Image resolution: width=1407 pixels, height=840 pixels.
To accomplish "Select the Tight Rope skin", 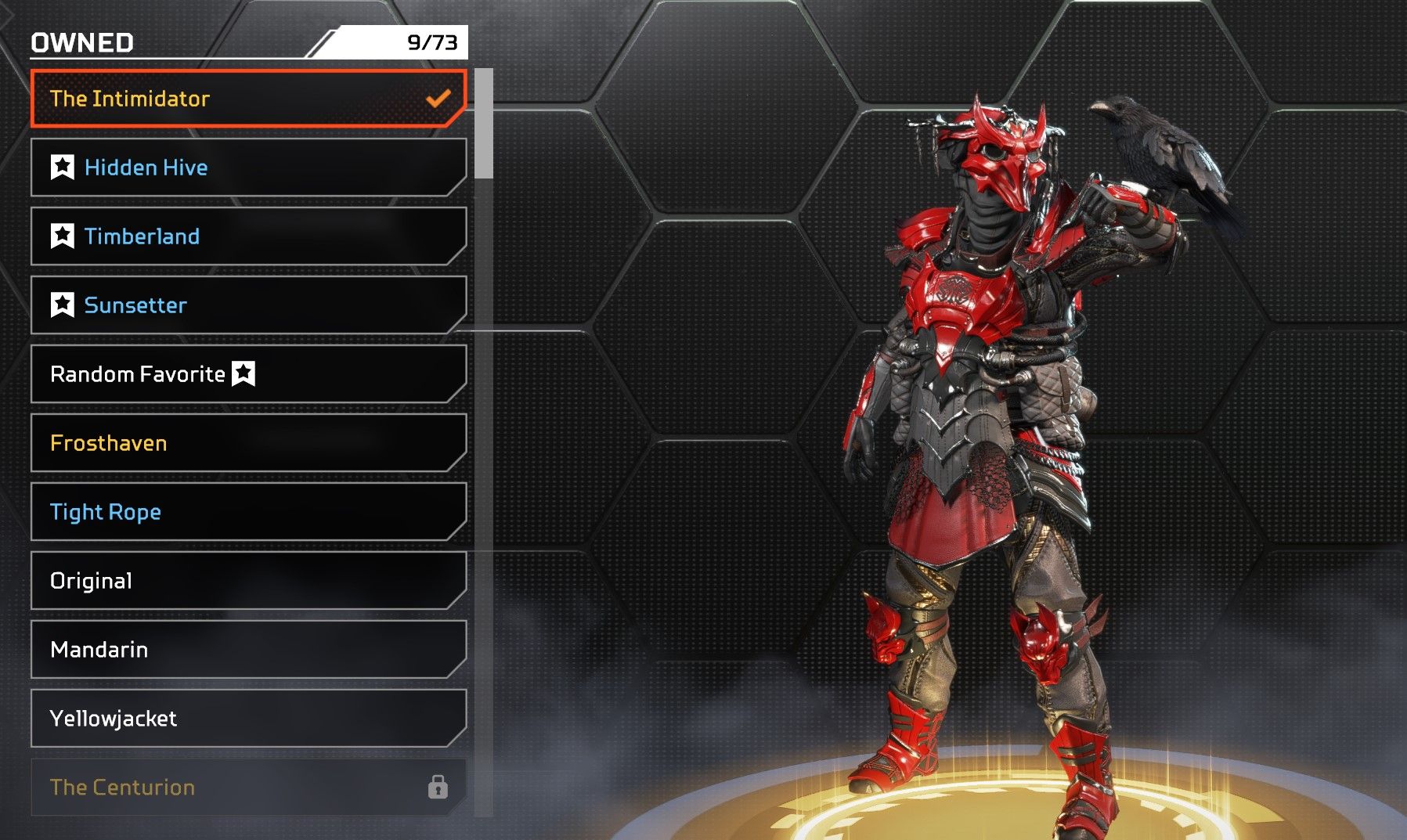I will click(x=247, y=512).
